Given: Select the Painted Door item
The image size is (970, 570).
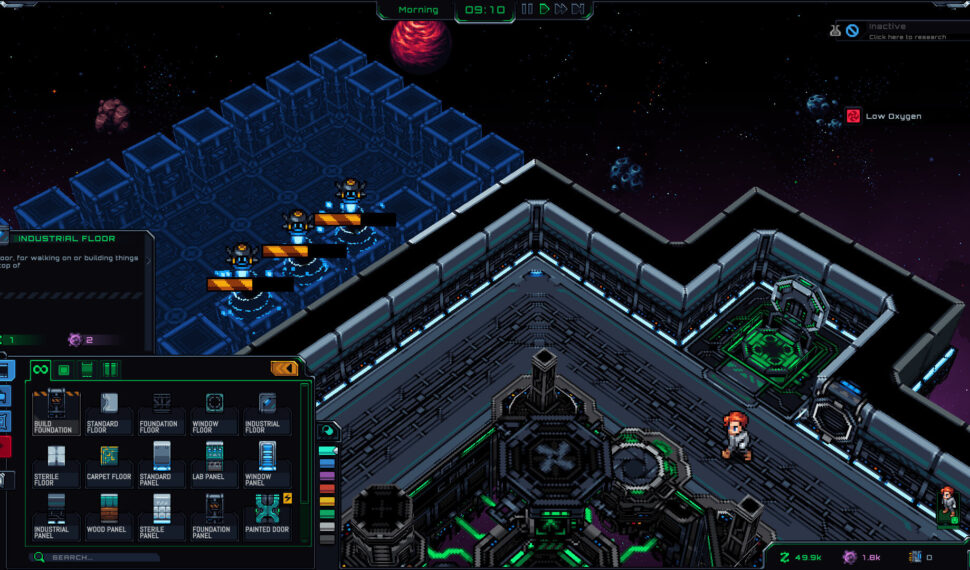Looking at the screenshot, I should coord(266,512).
